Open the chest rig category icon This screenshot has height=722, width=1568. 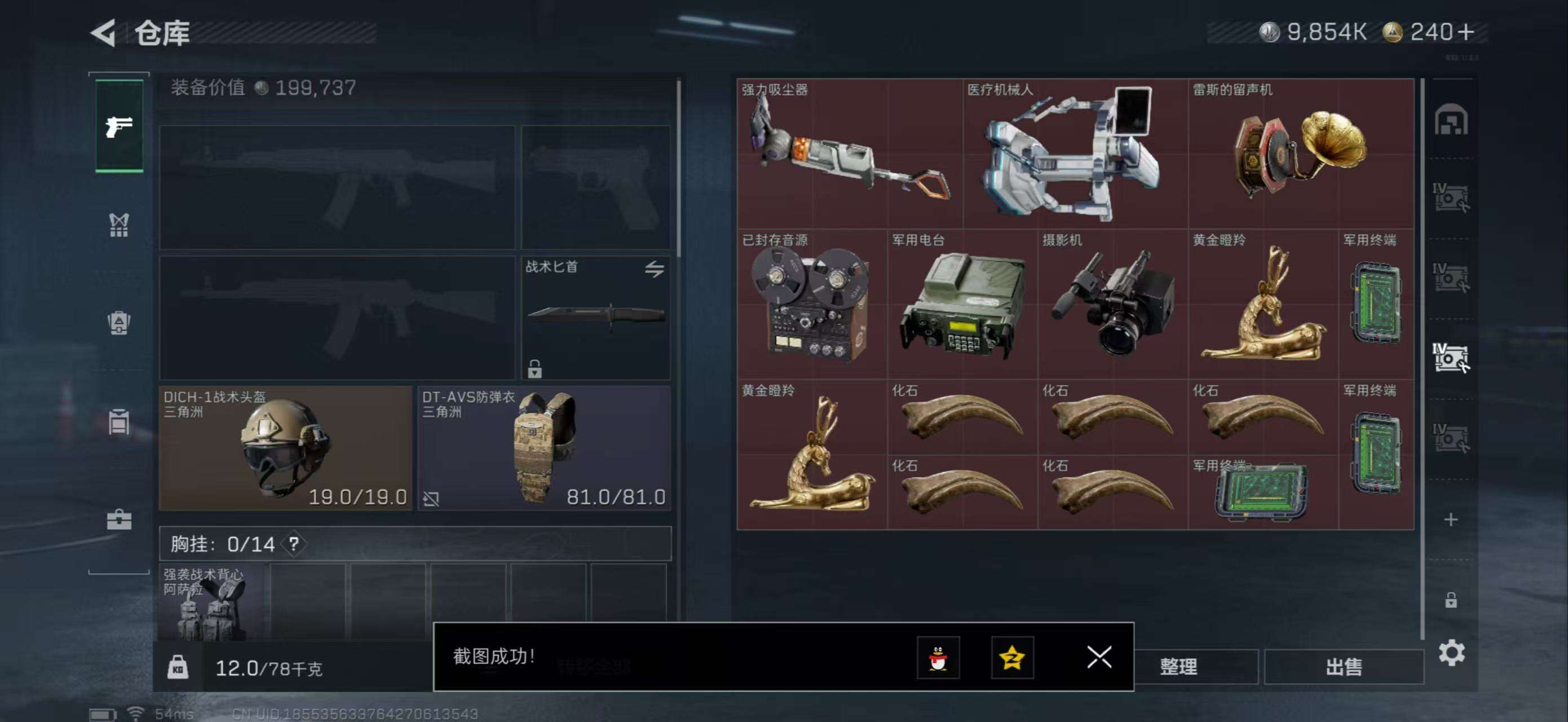pos(120,224)
